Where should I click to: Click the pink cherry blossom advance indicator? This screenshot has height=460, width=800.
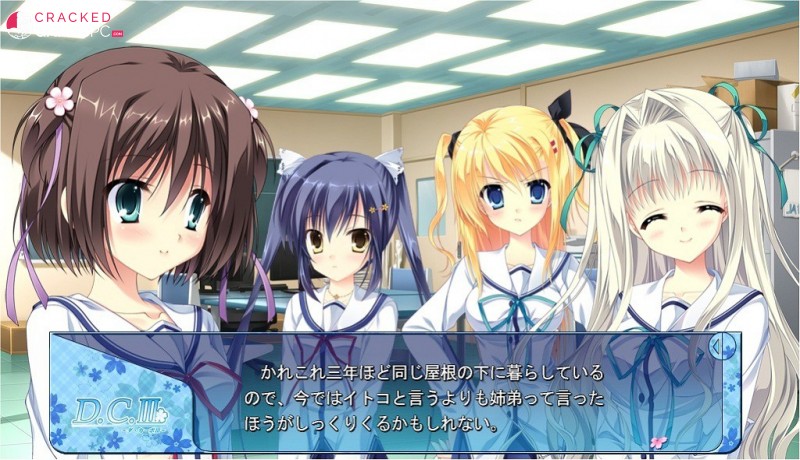[657, 440]
